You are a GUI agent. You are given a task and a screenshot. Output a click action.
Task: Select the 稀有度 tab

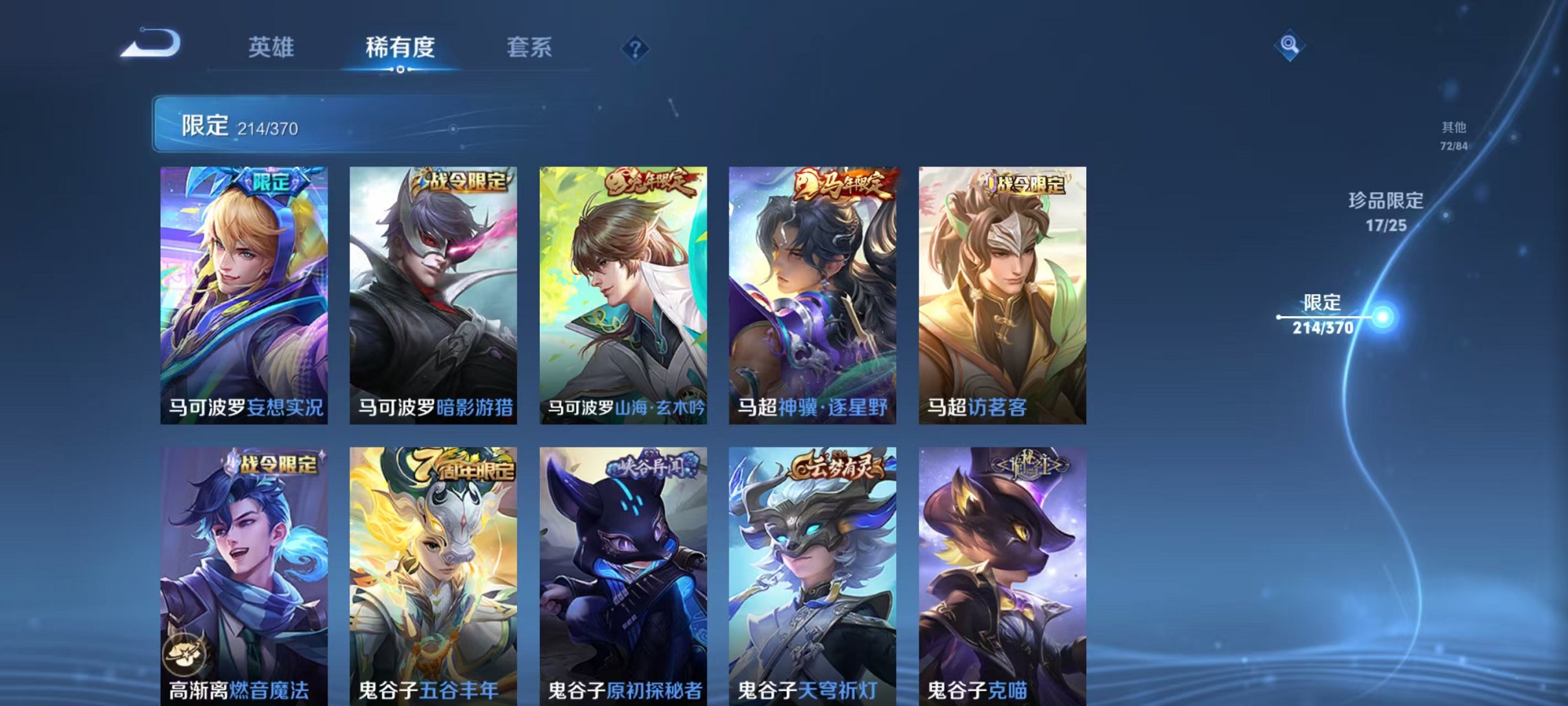(x=400, y=47)
